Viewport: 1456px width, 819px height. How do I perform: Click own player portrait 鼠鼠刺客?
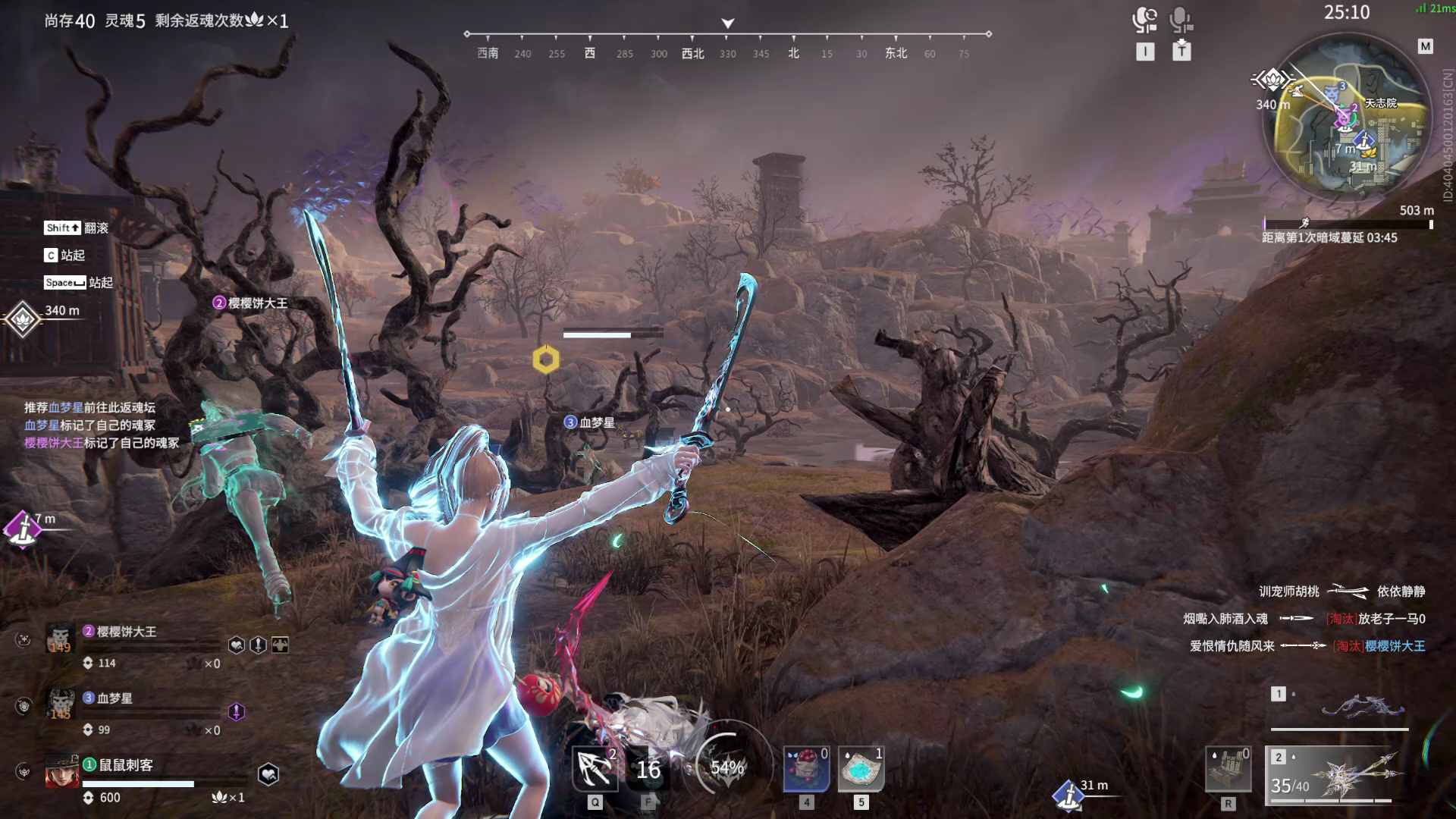coord(61,772)
